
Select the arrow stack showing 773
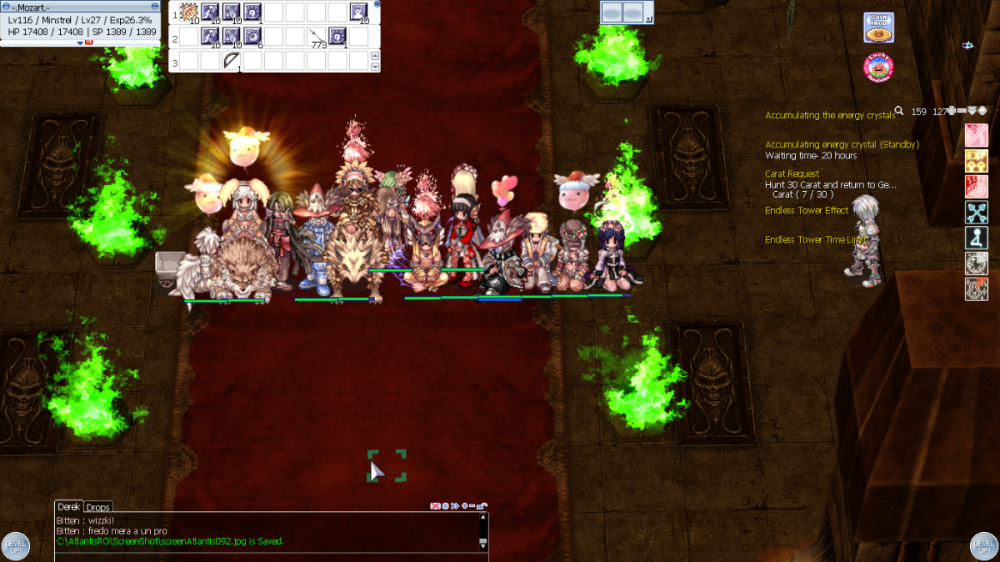(318, 38)
